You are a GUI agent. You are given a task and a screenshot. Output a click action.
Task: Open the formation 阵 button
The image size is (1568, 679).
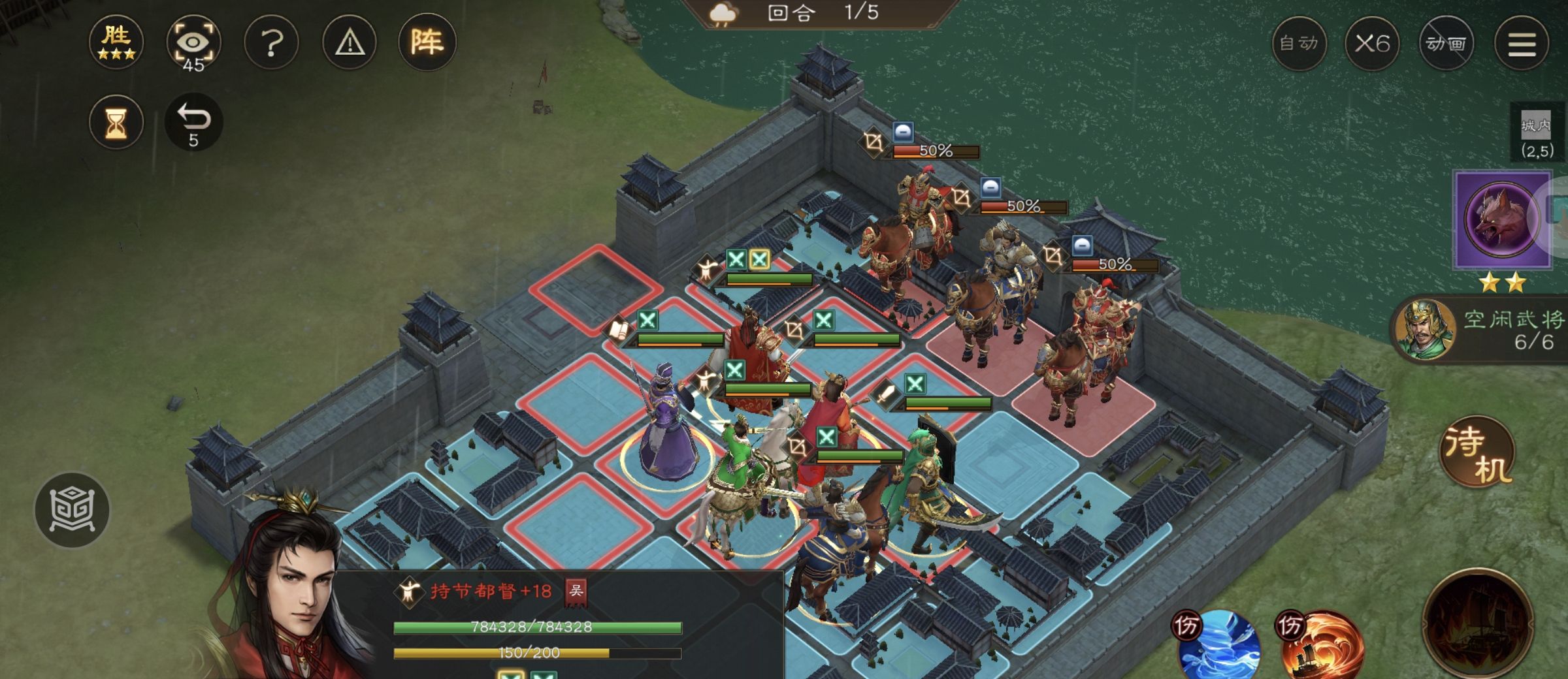point(427,43)
